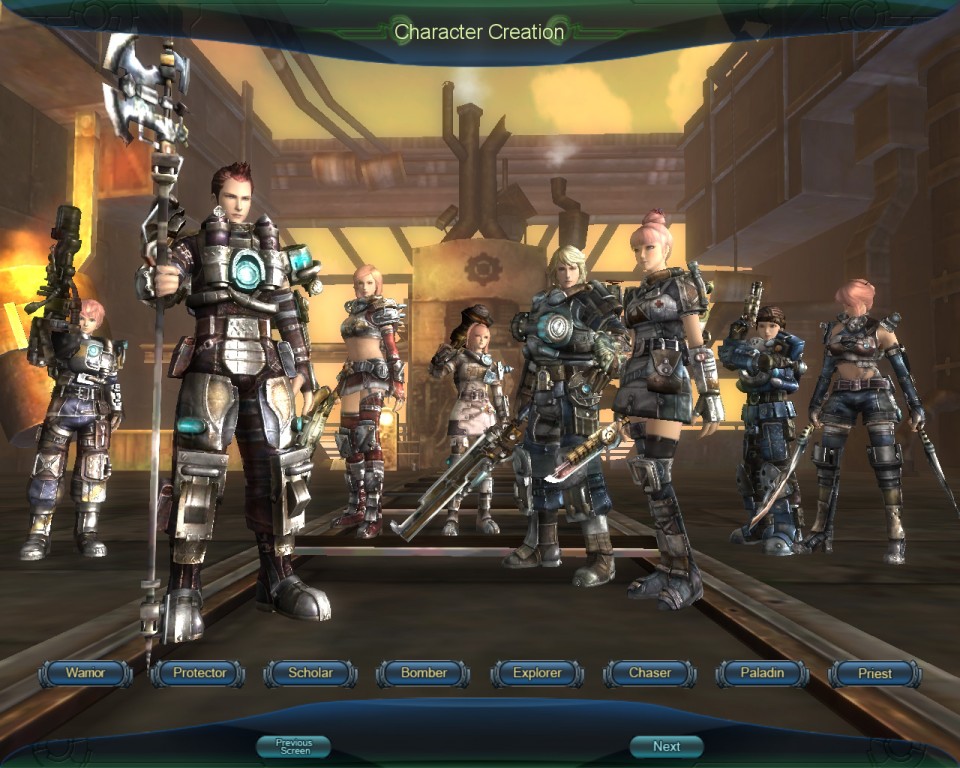Pick the Scholar class button

pos(310,673)
